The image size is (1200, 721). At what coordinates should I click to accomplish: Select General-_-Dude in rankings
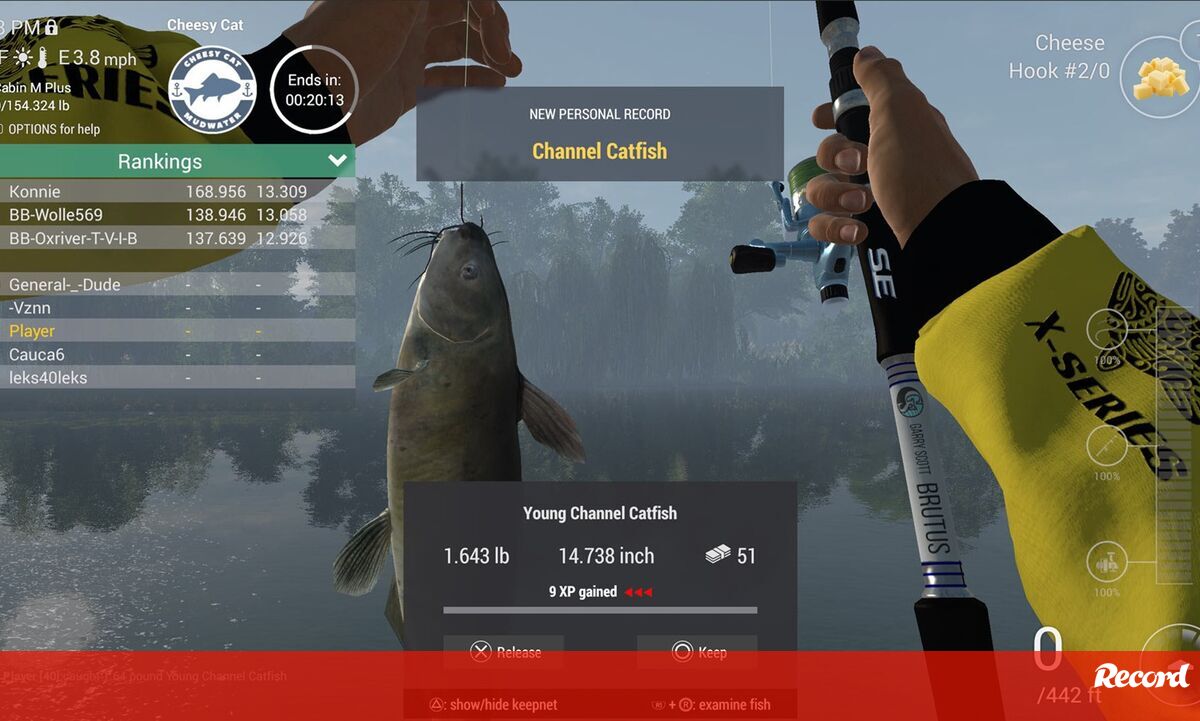(x=64, y=285)
